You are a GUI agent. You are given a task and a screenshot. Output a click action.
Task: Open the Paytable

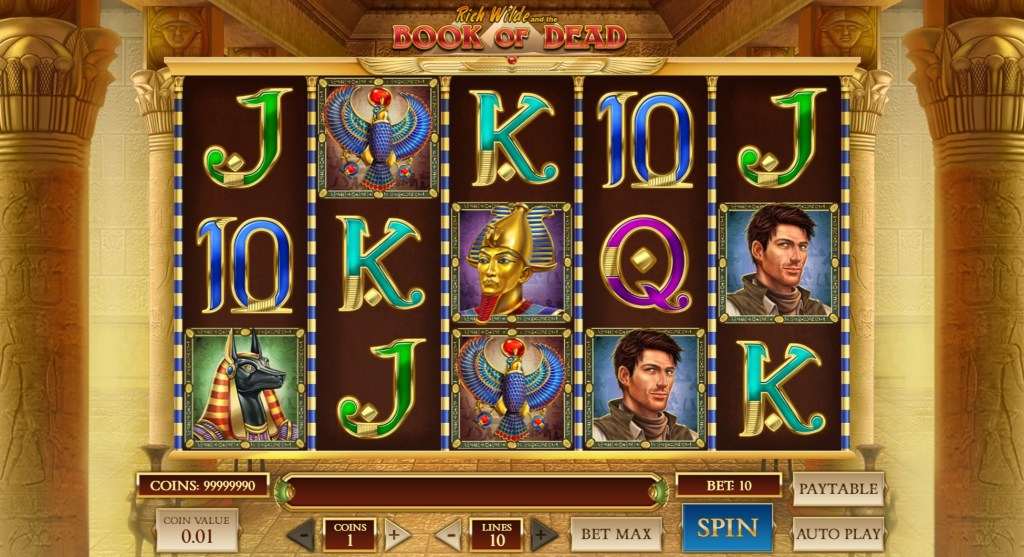tap(837, 489)
